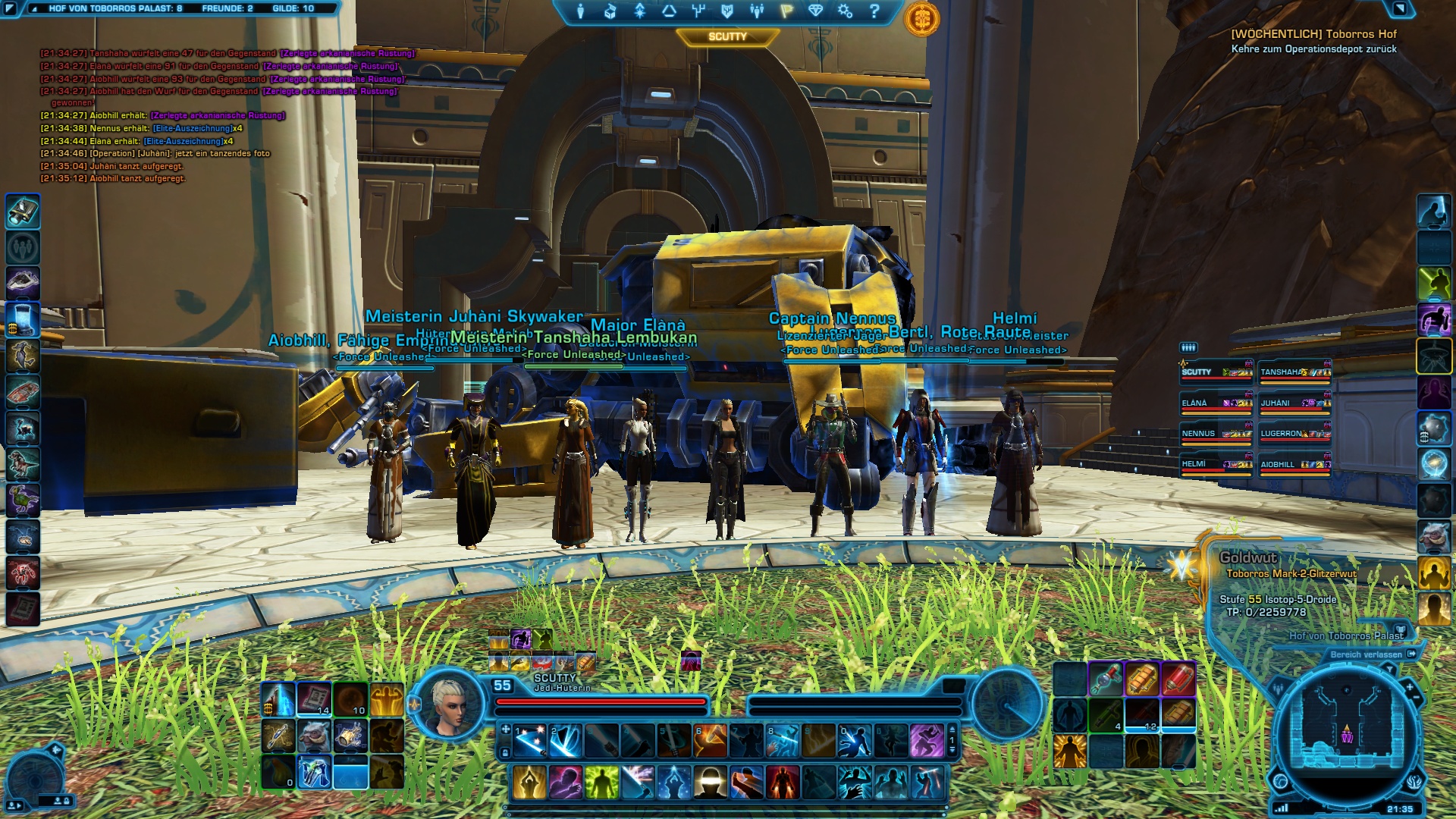This screenshot has height=819, width=1456.
Task: Open the orange Cartel Market coin button
Action: (x=921, y=18)
